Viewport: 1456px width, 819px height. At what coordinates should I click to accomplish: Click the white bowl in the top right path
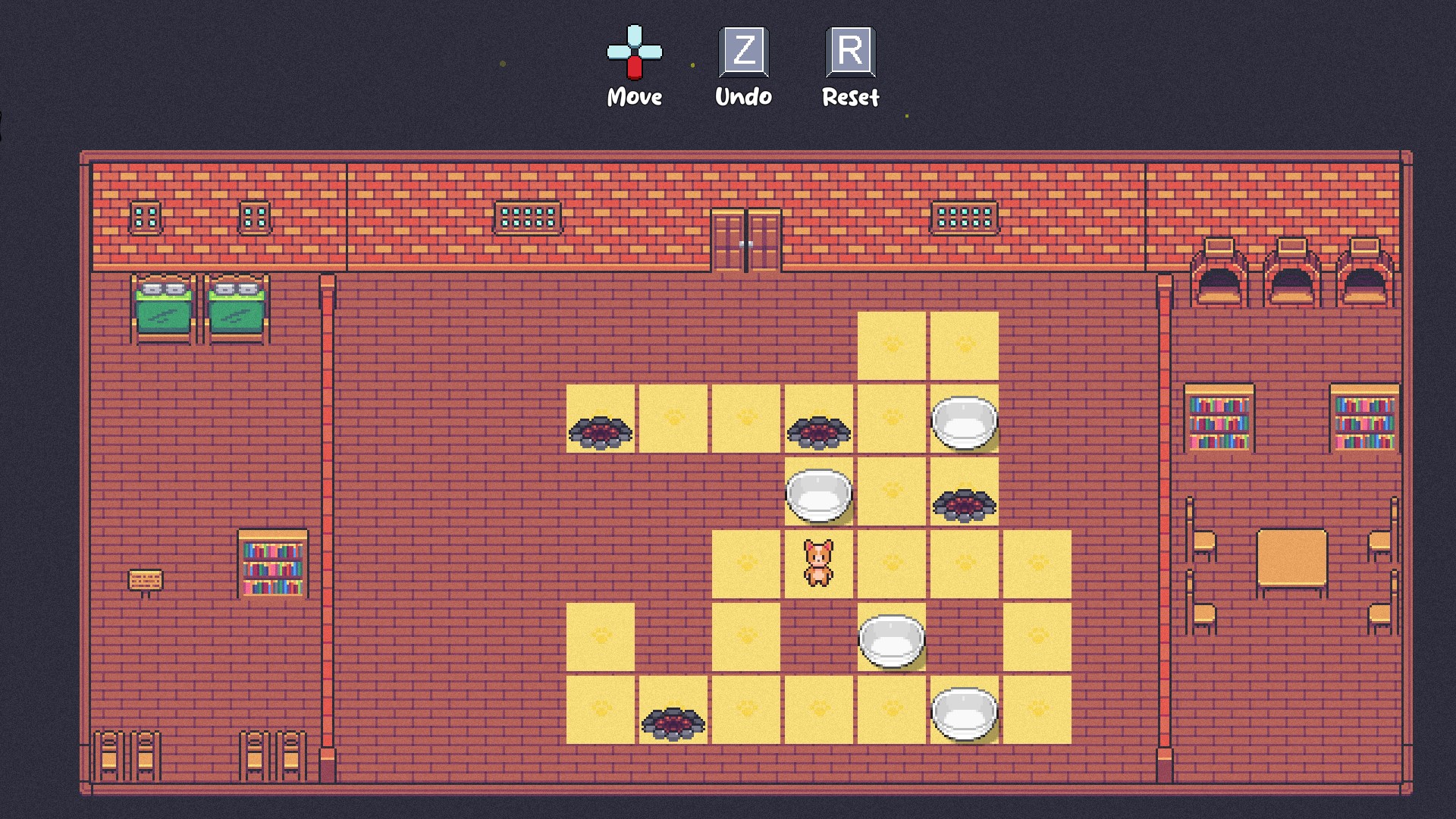pos(965,421)
